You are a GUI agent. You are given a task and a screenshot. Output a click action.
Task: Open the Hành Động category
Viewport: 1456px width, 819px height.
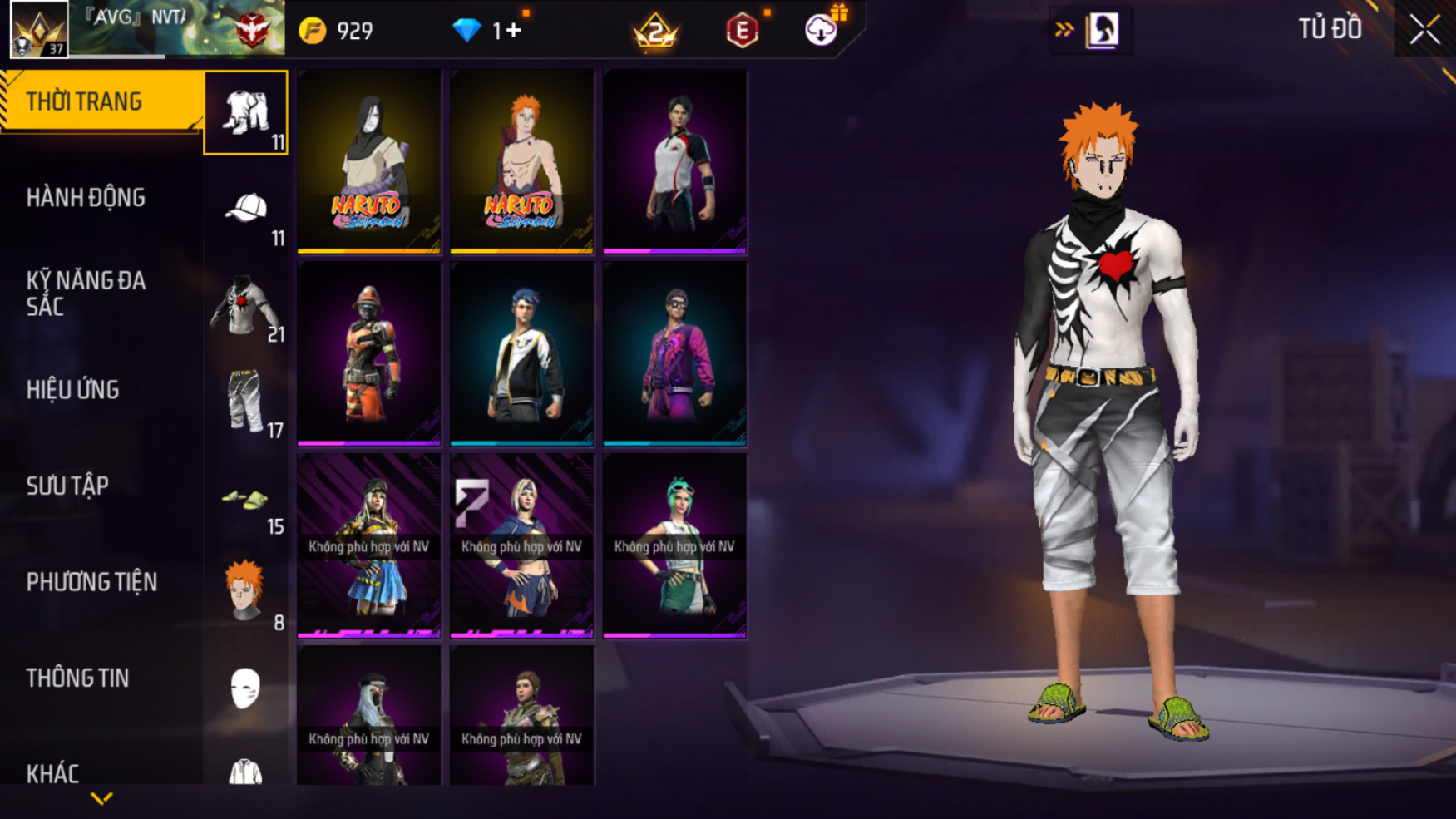point(86,198)
